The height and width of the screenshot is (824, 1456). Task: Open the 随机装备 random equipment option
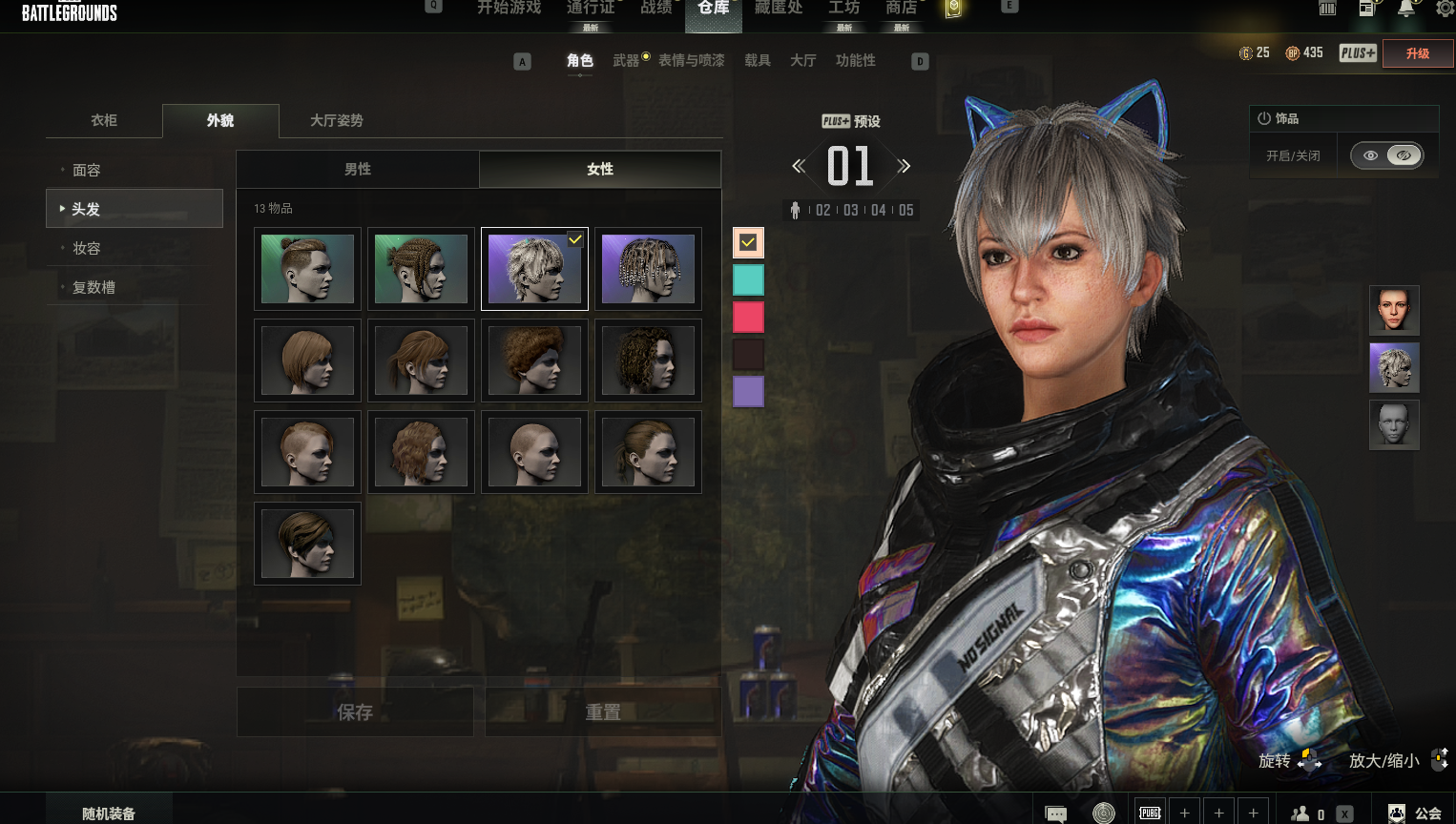(109, 813)
